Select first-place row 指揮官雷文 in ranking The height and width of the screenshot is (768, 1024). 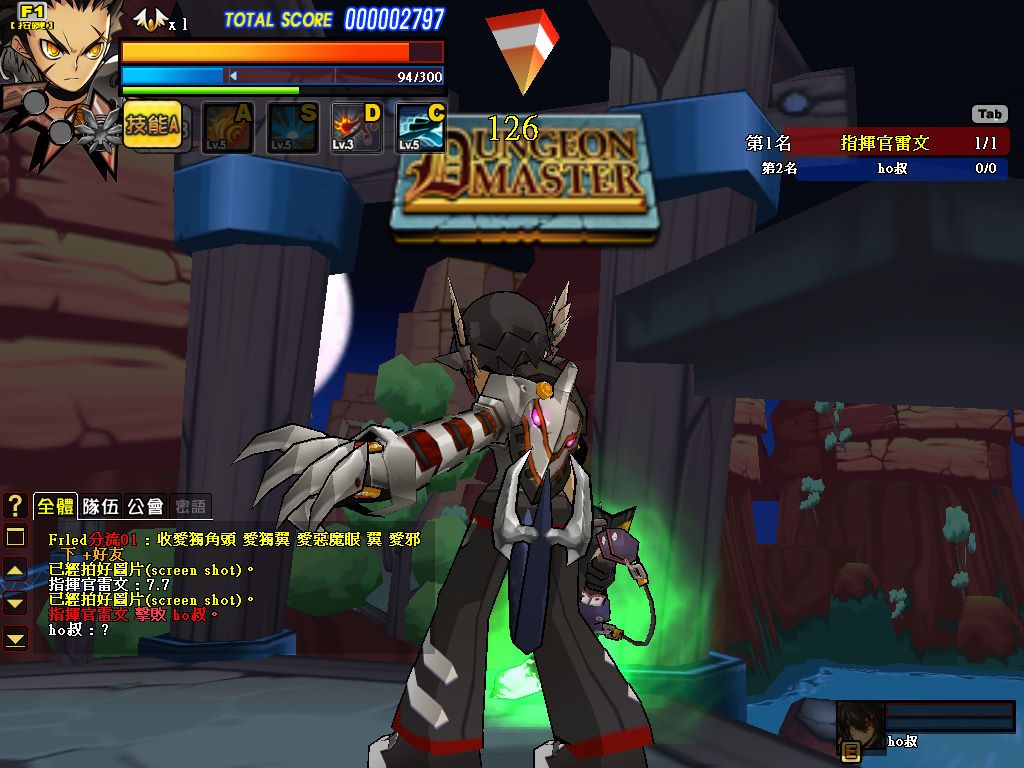tap(877, 143)
